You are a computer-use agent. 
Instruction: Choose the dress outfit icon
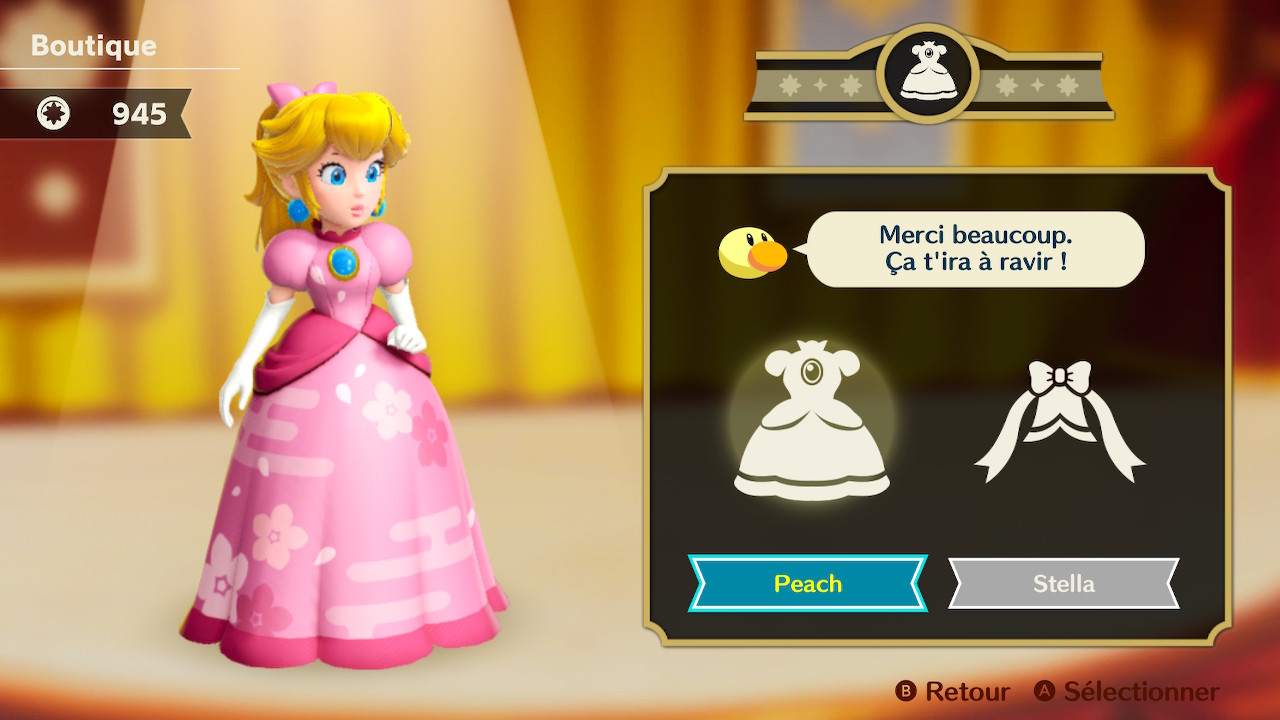811,423
